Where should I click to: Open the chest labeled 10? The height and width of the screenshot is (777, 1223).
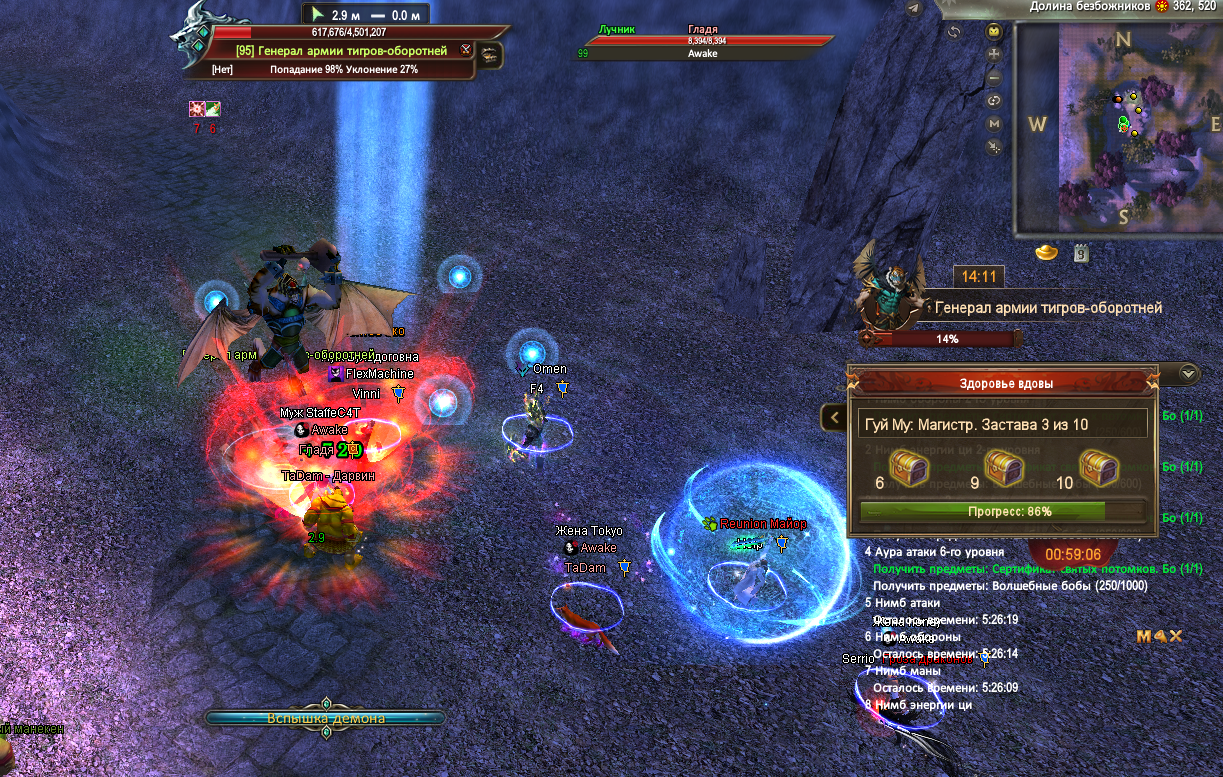(x=1097, y=466)
